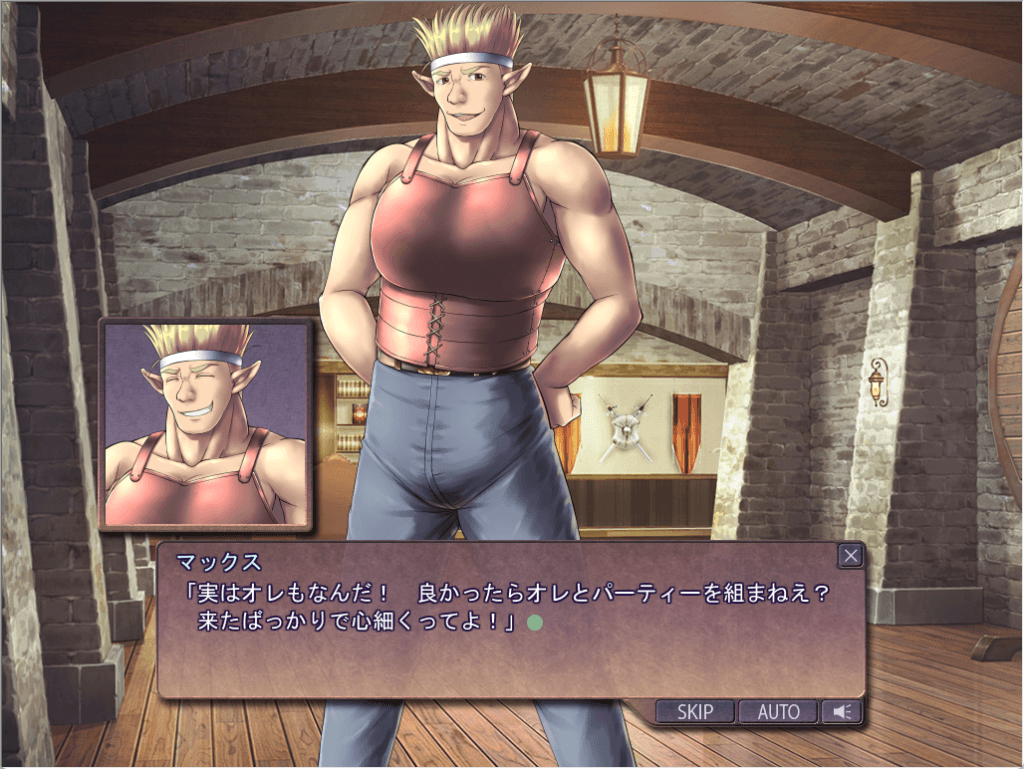1024x769 pixels.
Task: Click the SKIP button
Action: [695, 712]
